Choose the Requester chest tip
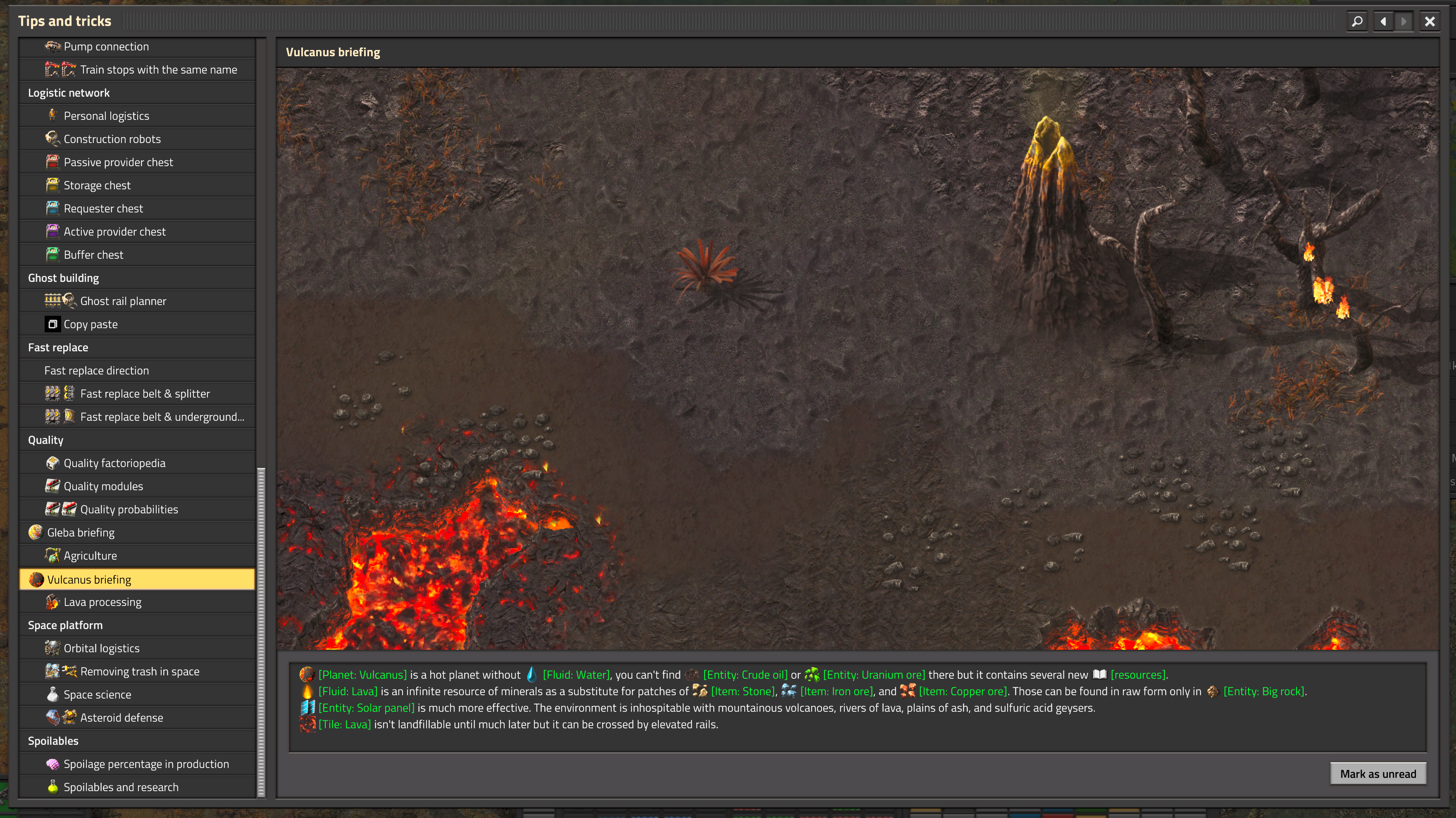The image size is (1456, 818). [103, 209]
